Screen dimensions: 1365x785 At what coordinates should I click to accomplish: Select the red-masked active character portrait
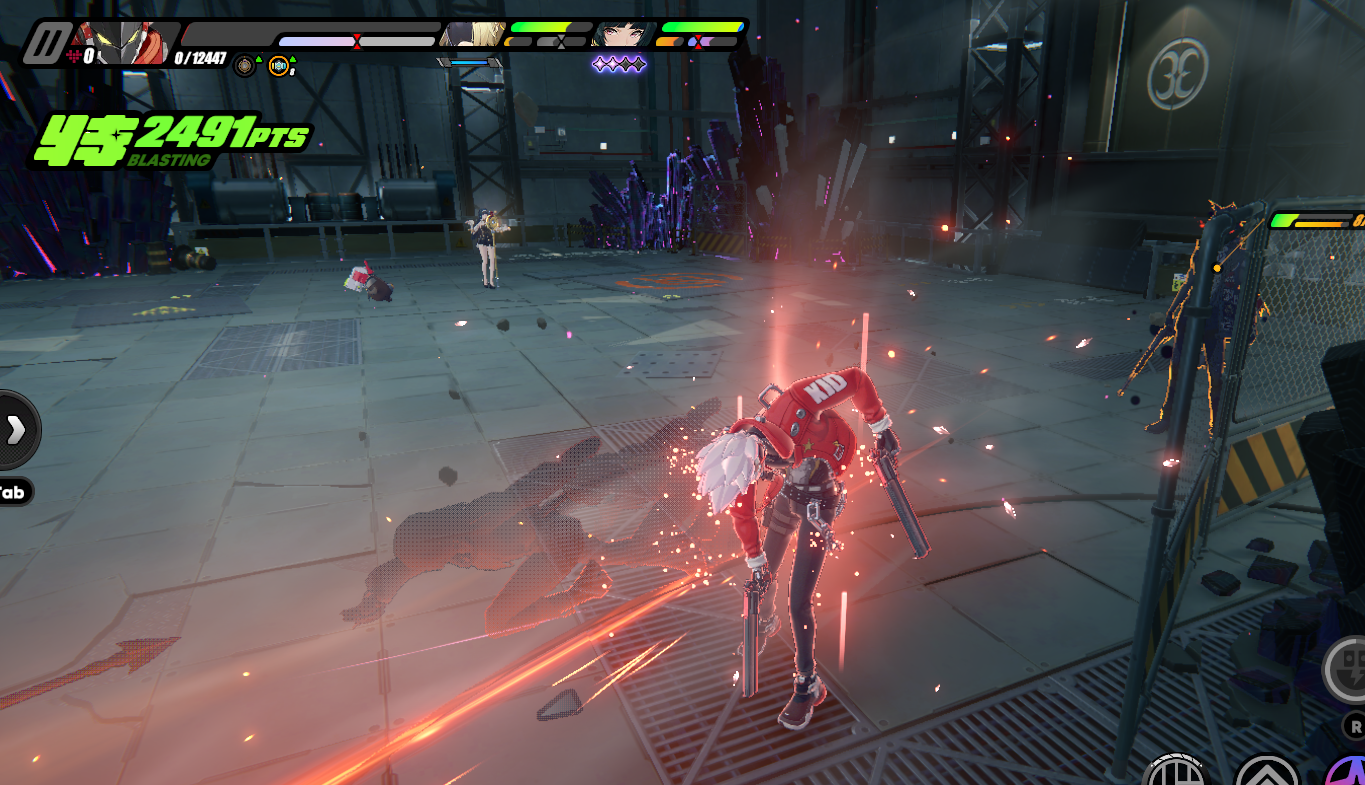click(127, 43)
